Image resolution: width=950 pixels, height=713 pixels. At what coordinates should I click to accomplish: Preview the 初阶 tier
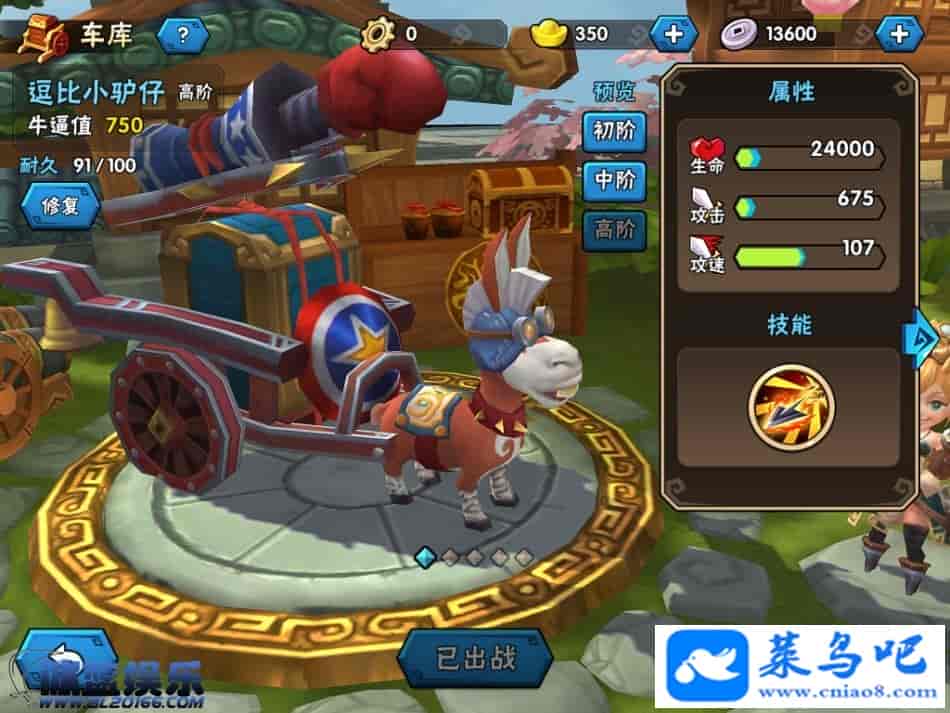click(615, 132)
